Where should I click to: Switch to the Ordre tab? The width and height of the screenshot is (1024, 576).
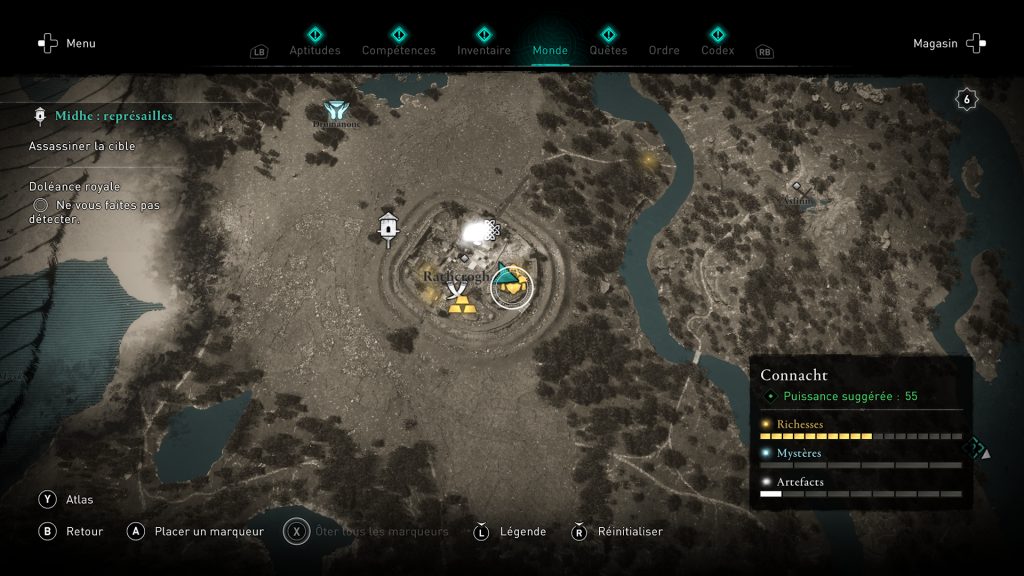pos(664,50)
